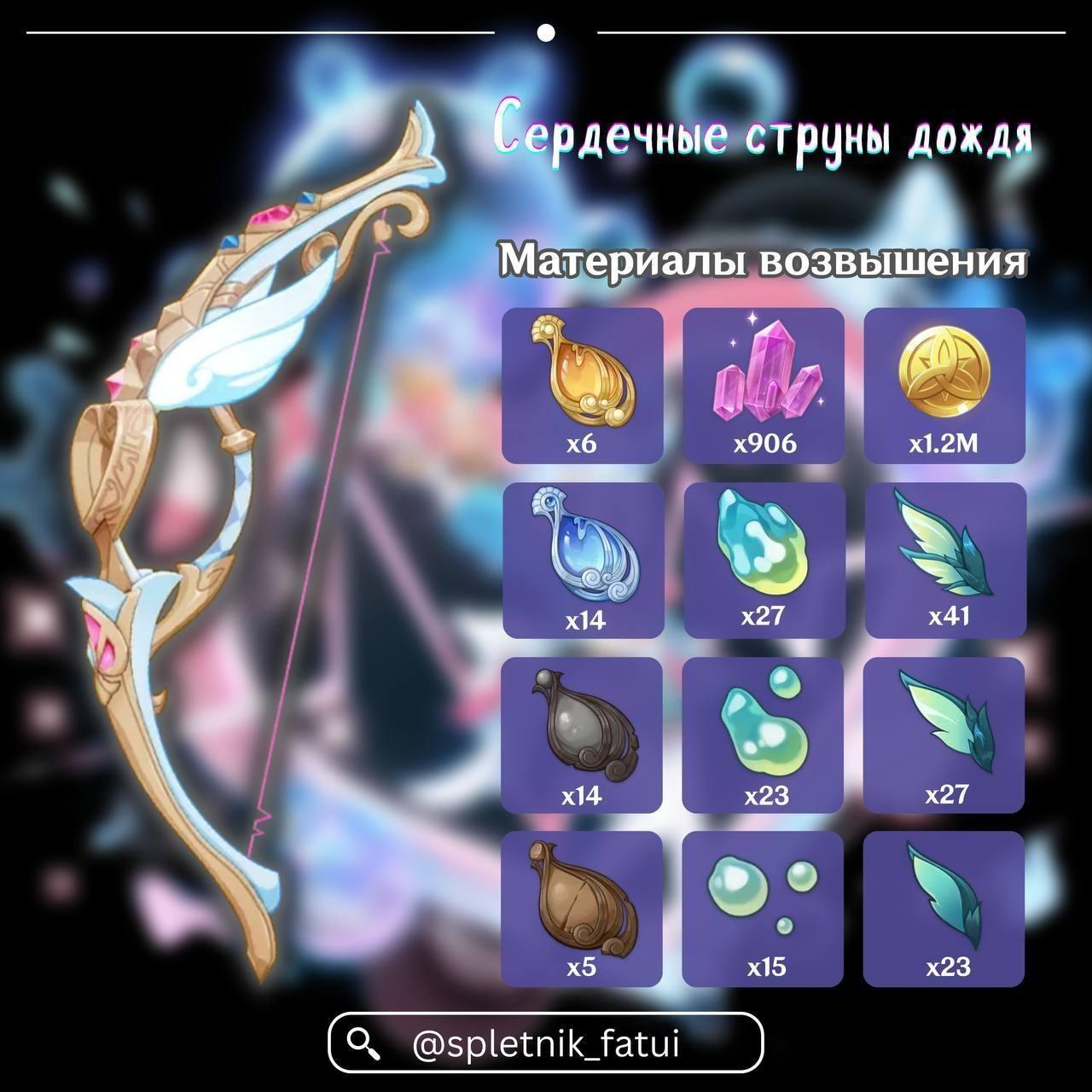
Task: Select the triple-feather fin material x41
Action: (x=944, y=561)
